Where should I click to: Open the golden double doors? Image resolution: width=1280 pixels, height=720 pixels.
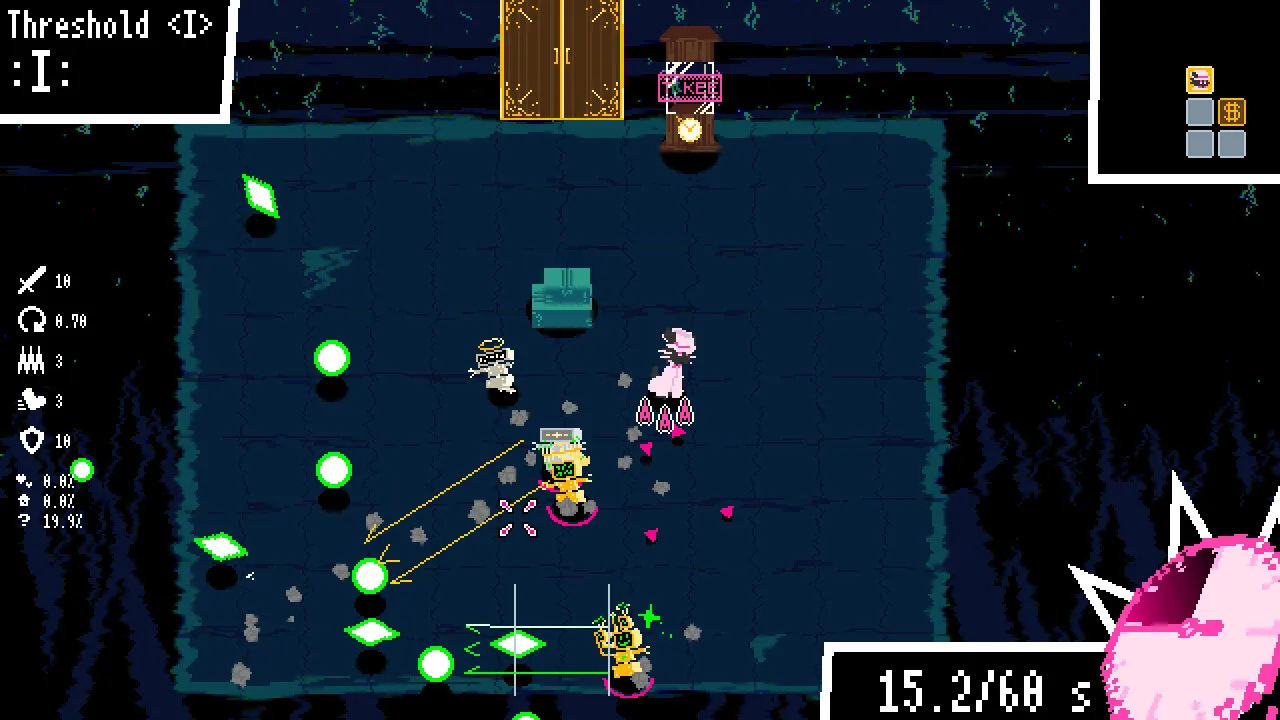(x=561, y=62)
